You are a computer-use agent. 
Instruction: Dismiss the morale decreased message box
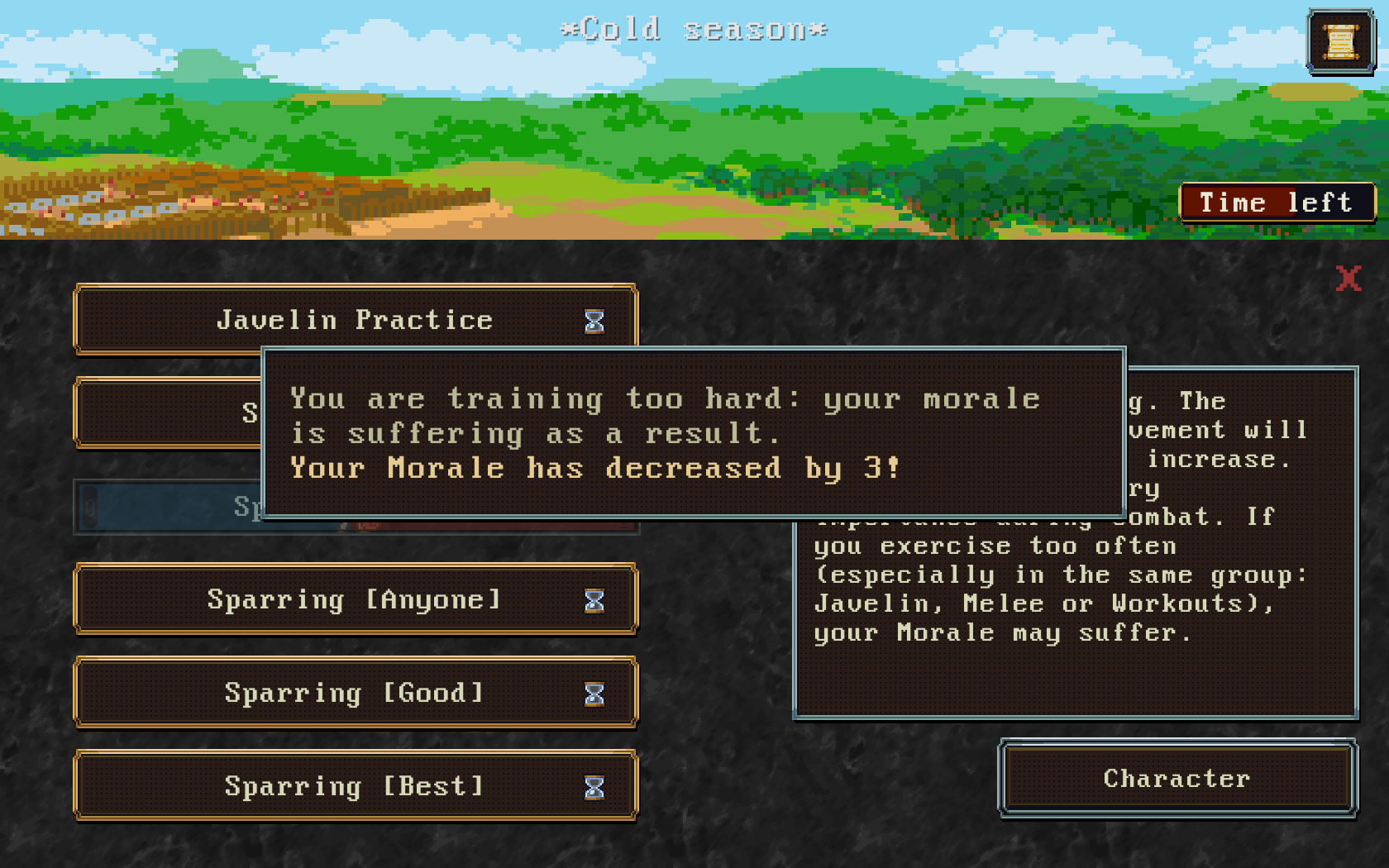694,433
